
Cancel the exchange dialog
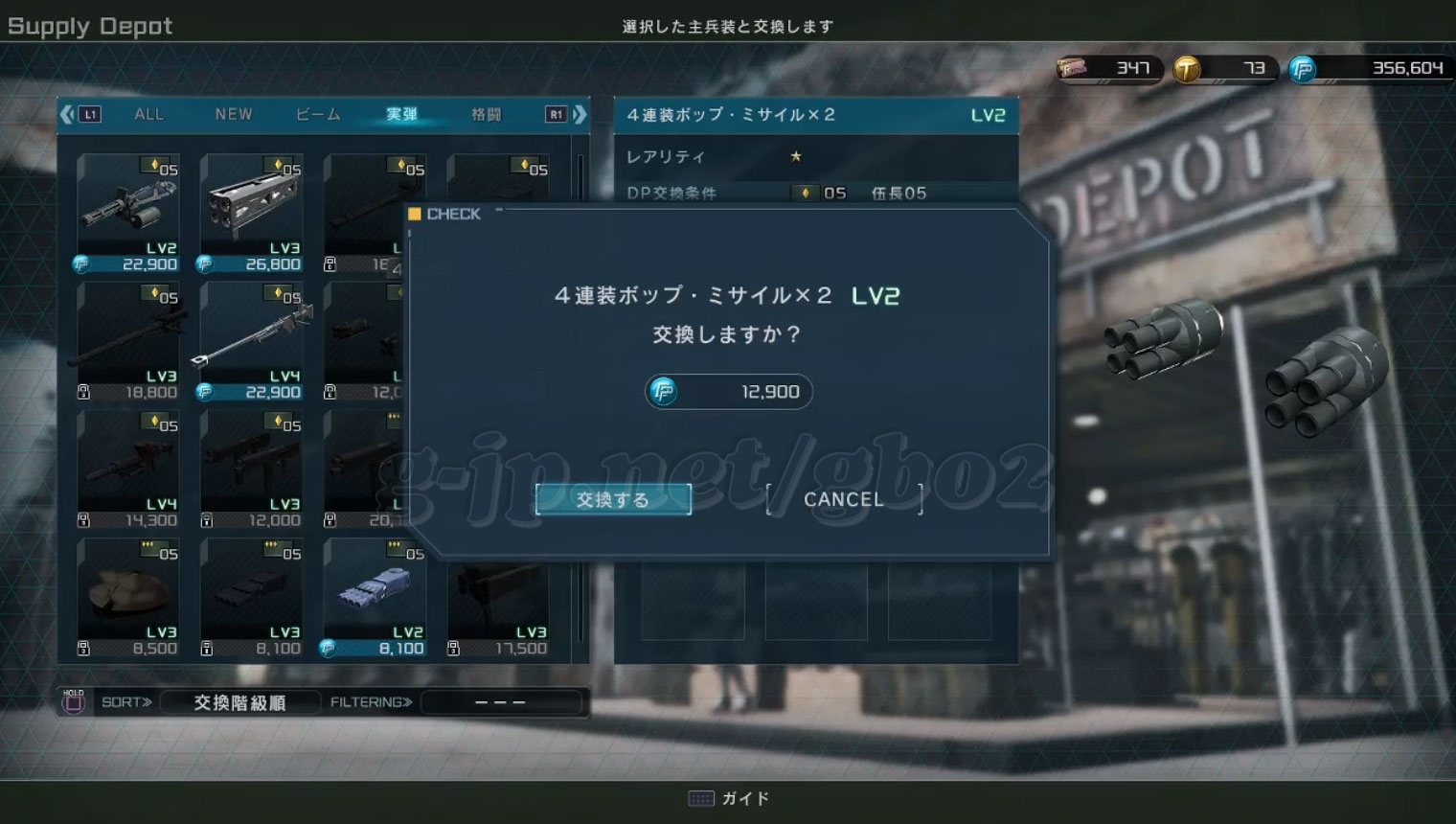[x=843, y=499]
